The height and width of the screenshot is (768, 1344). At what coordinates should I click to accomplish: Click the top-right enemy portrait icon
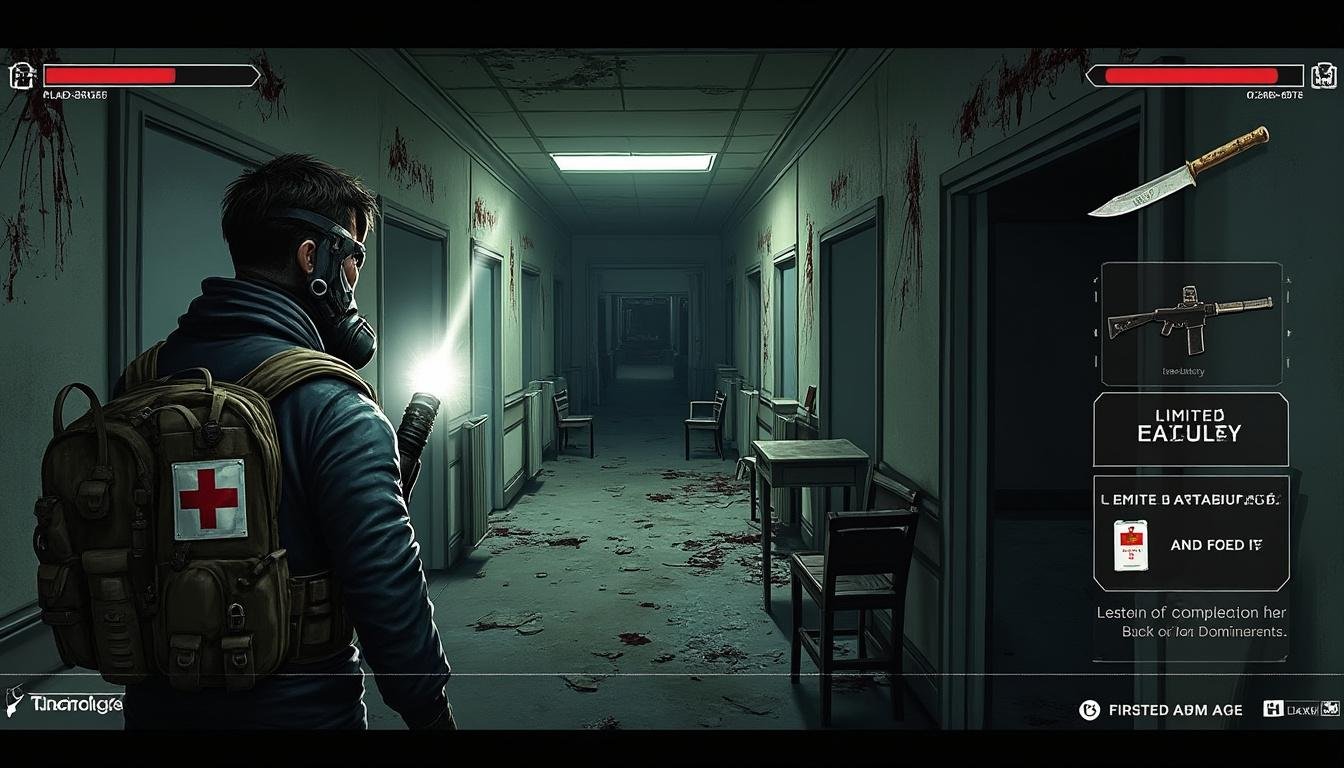pyautogui.click(x=1323, y=76)
